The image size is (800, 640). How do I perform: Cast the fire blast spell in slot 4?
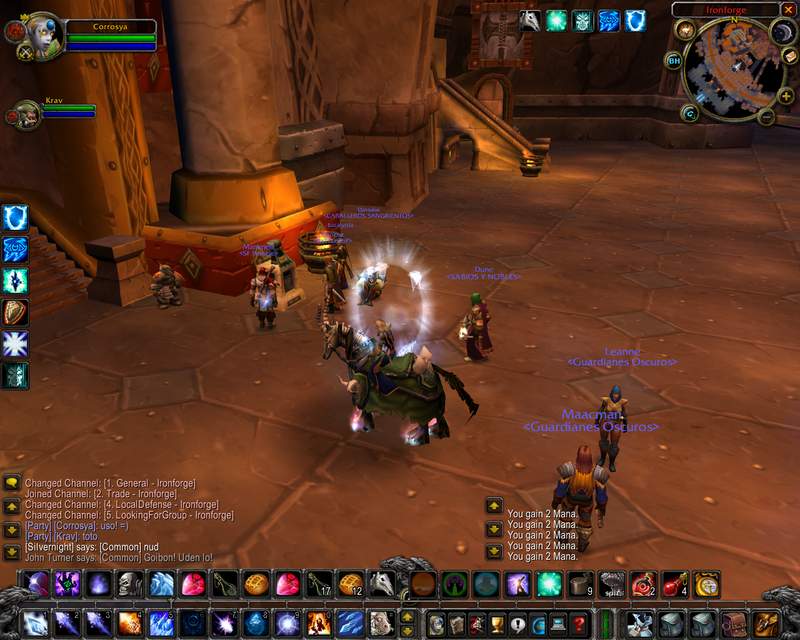131,624
